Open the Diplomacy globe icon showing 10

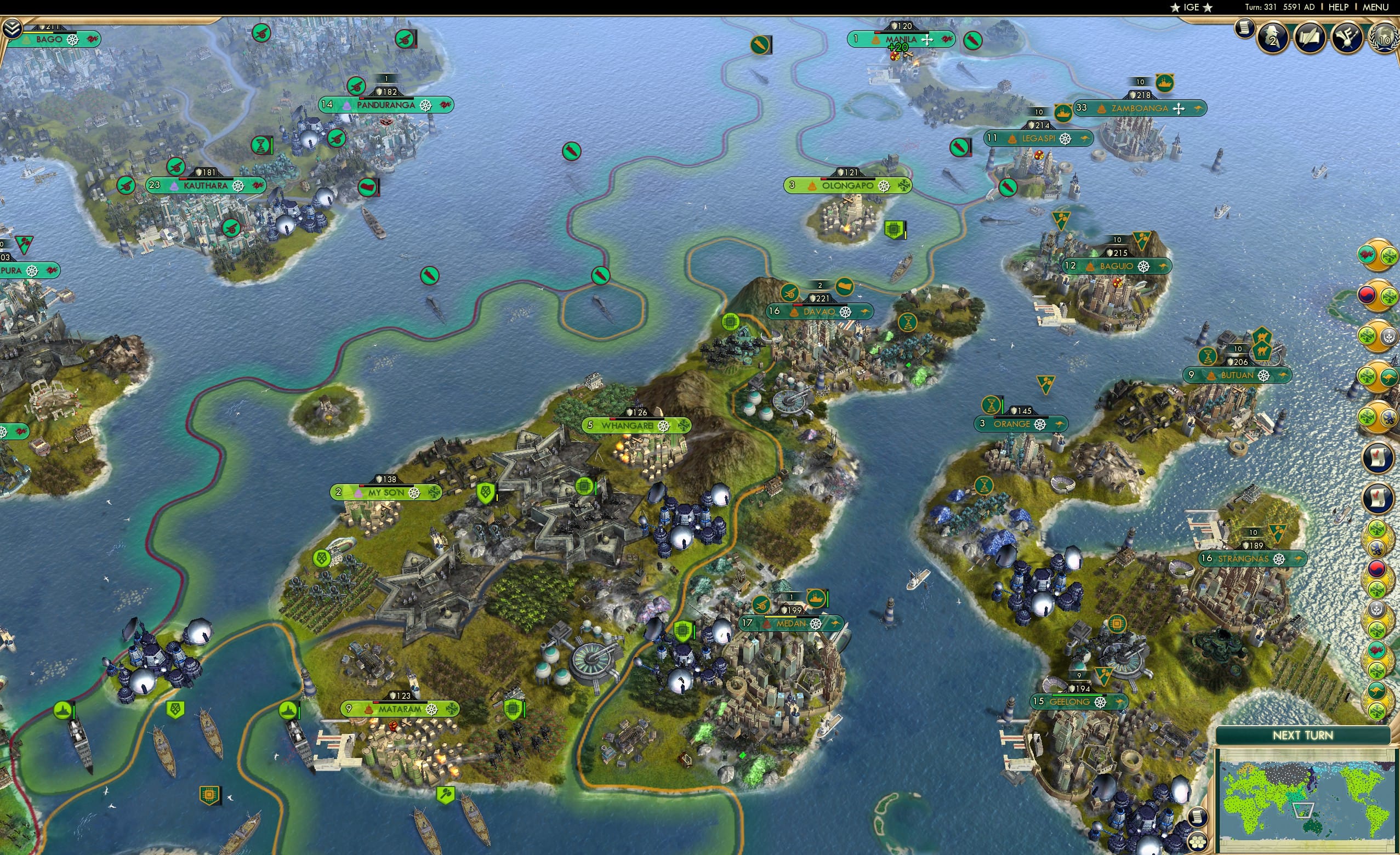point(1385,38)
